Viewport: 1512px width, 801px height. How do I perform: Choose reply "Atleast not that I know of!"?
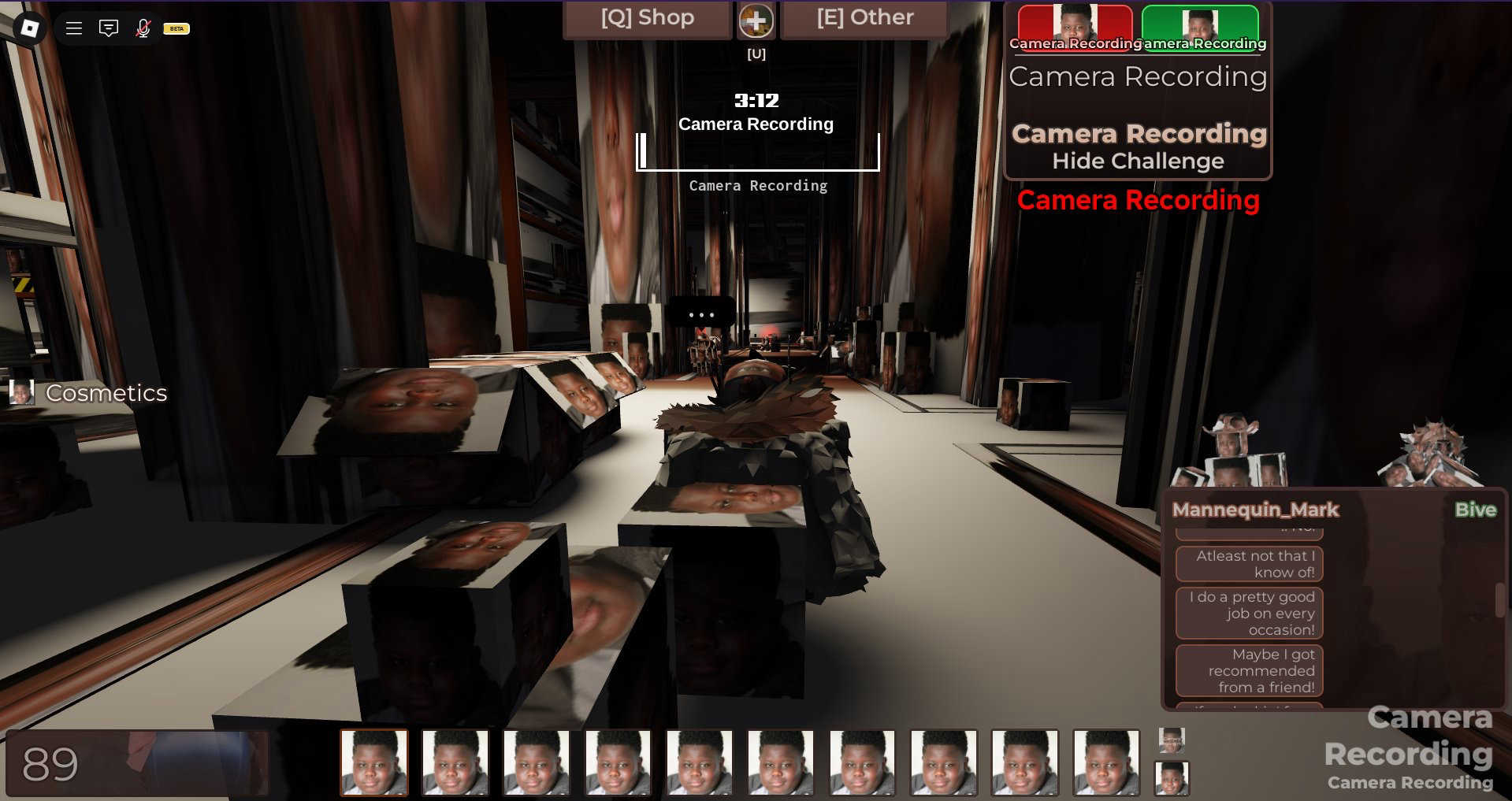coord(1249,564)
